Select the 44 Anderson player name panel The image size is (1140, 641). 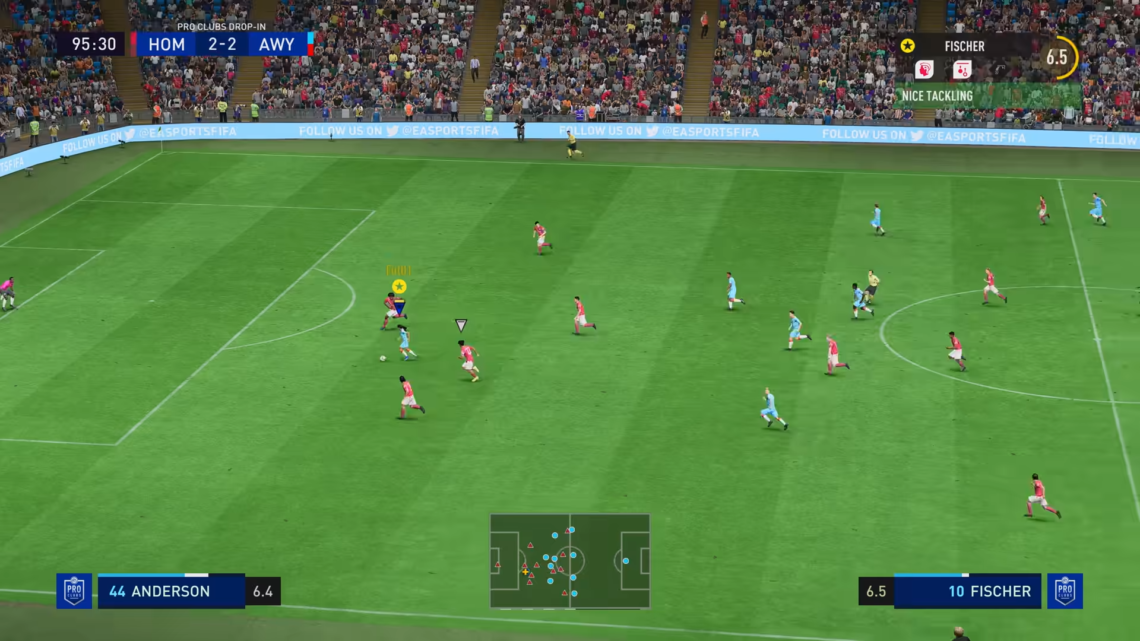click(171, 591)
